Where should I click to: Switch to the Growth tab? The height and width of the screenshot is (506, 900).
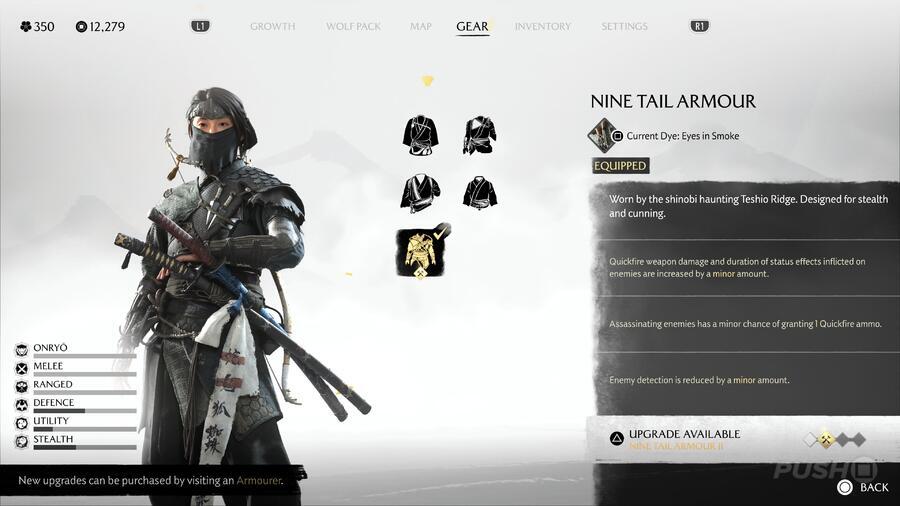pos(272,26)
